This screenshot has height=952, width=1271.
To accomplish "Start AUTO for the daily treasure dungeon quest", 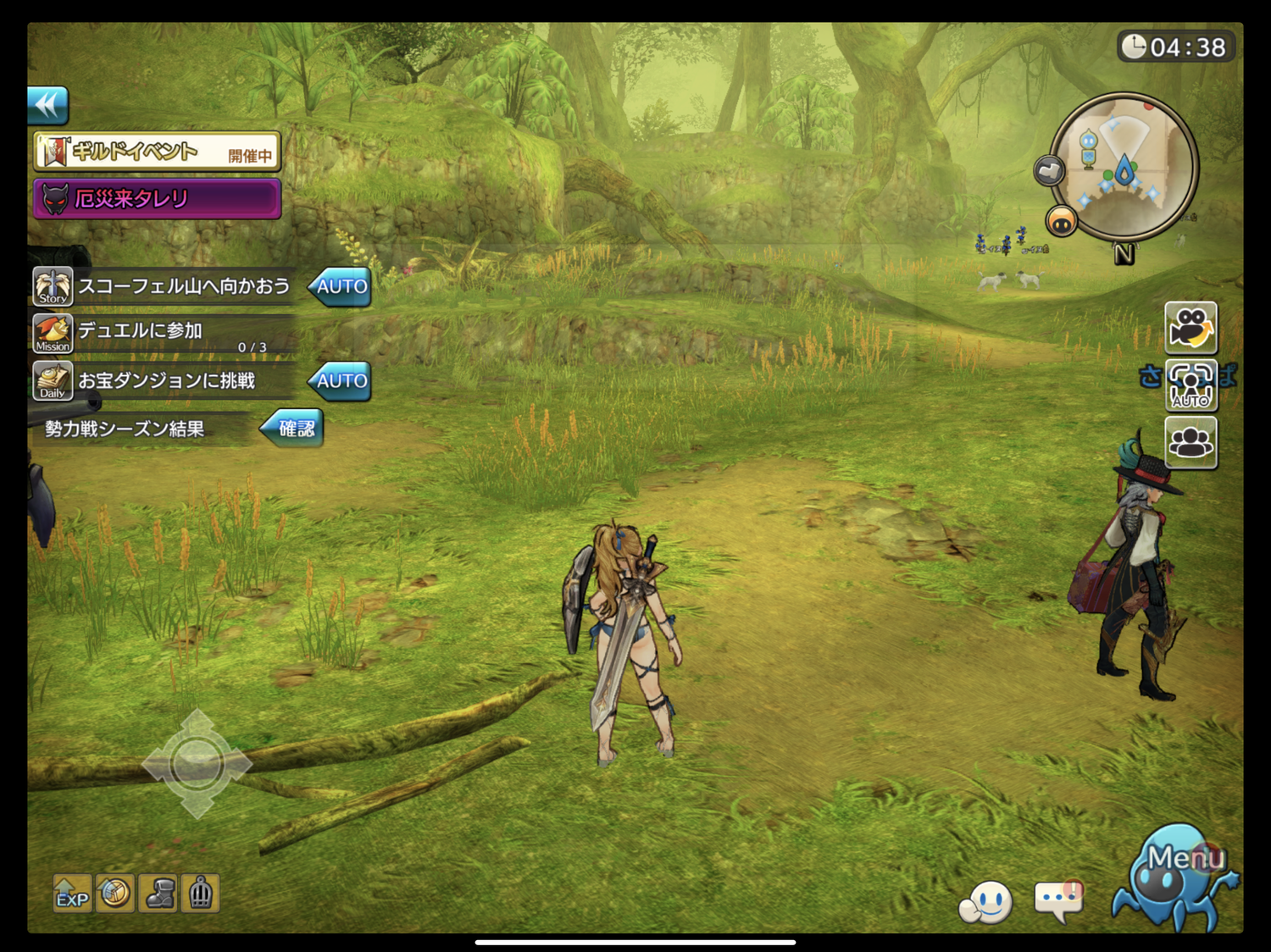I will (341, 381).
